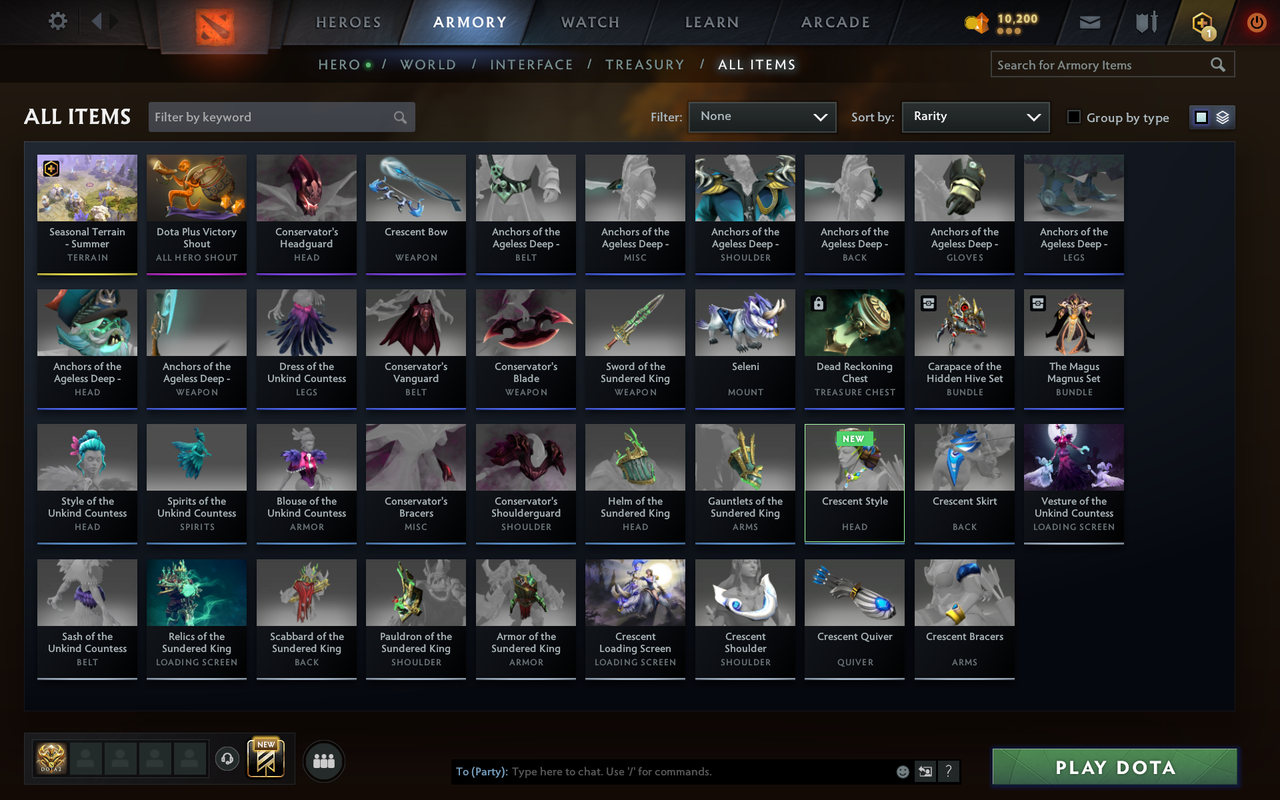Switch to stacked list view mode
Screen dimensions: 1280x800
(1220, 116)
